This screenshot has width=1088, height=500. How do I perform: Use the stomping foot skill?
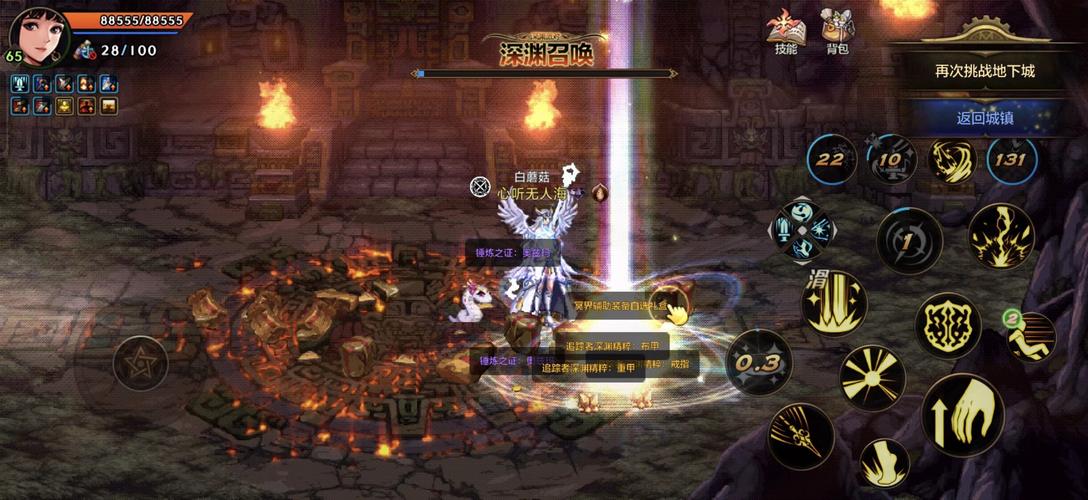point(884,464)
